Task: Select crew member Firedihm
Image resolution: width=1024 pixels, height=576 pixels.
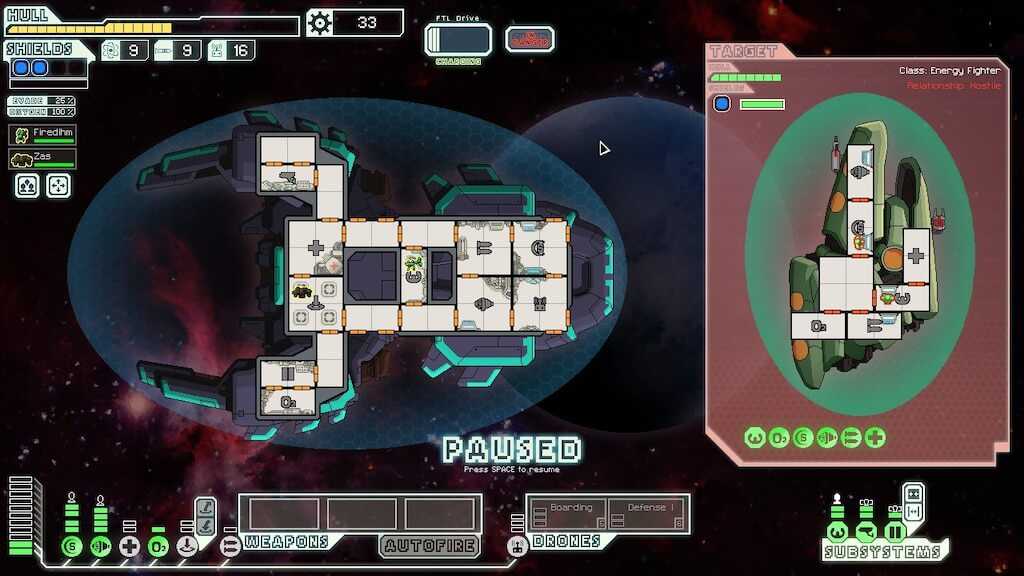Action: tap(43, 134)
